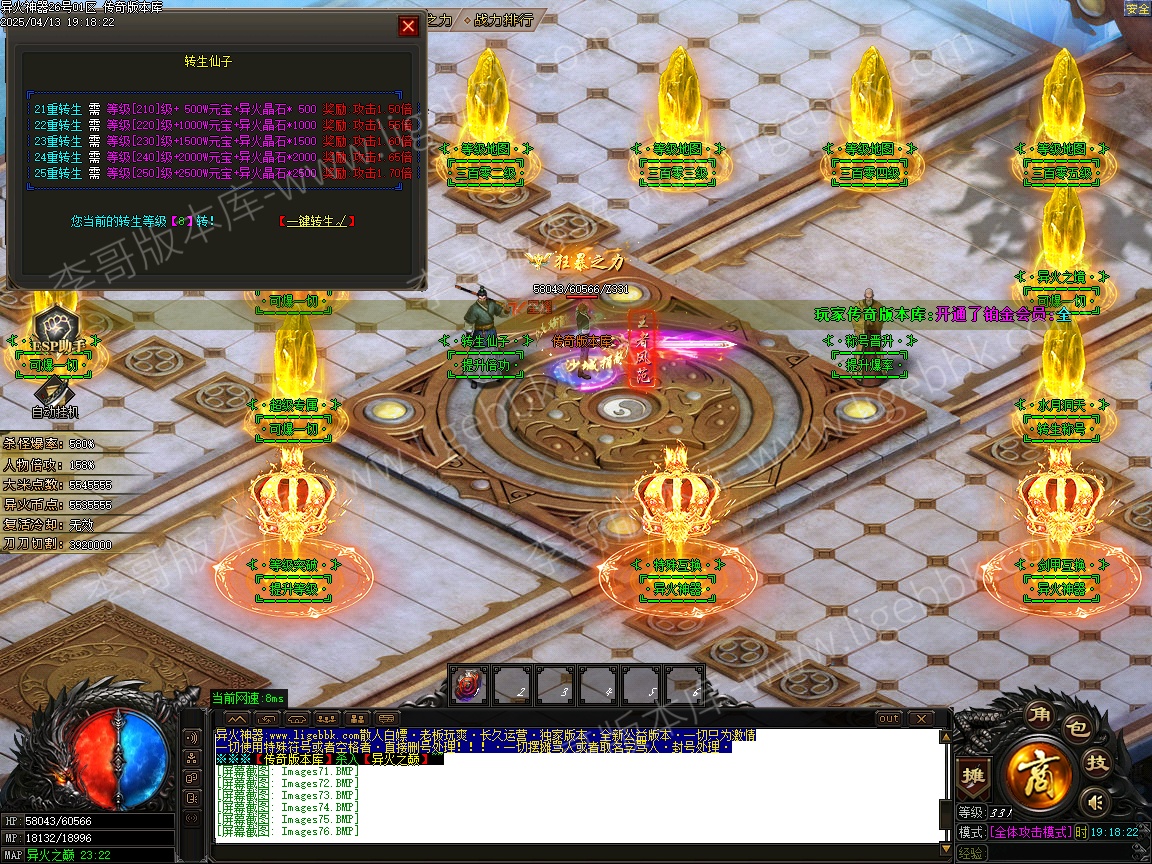This screenshot has height=864, width=1152.
Task: Open the 摊 stall banner button
Action: [x=972, y=777]
